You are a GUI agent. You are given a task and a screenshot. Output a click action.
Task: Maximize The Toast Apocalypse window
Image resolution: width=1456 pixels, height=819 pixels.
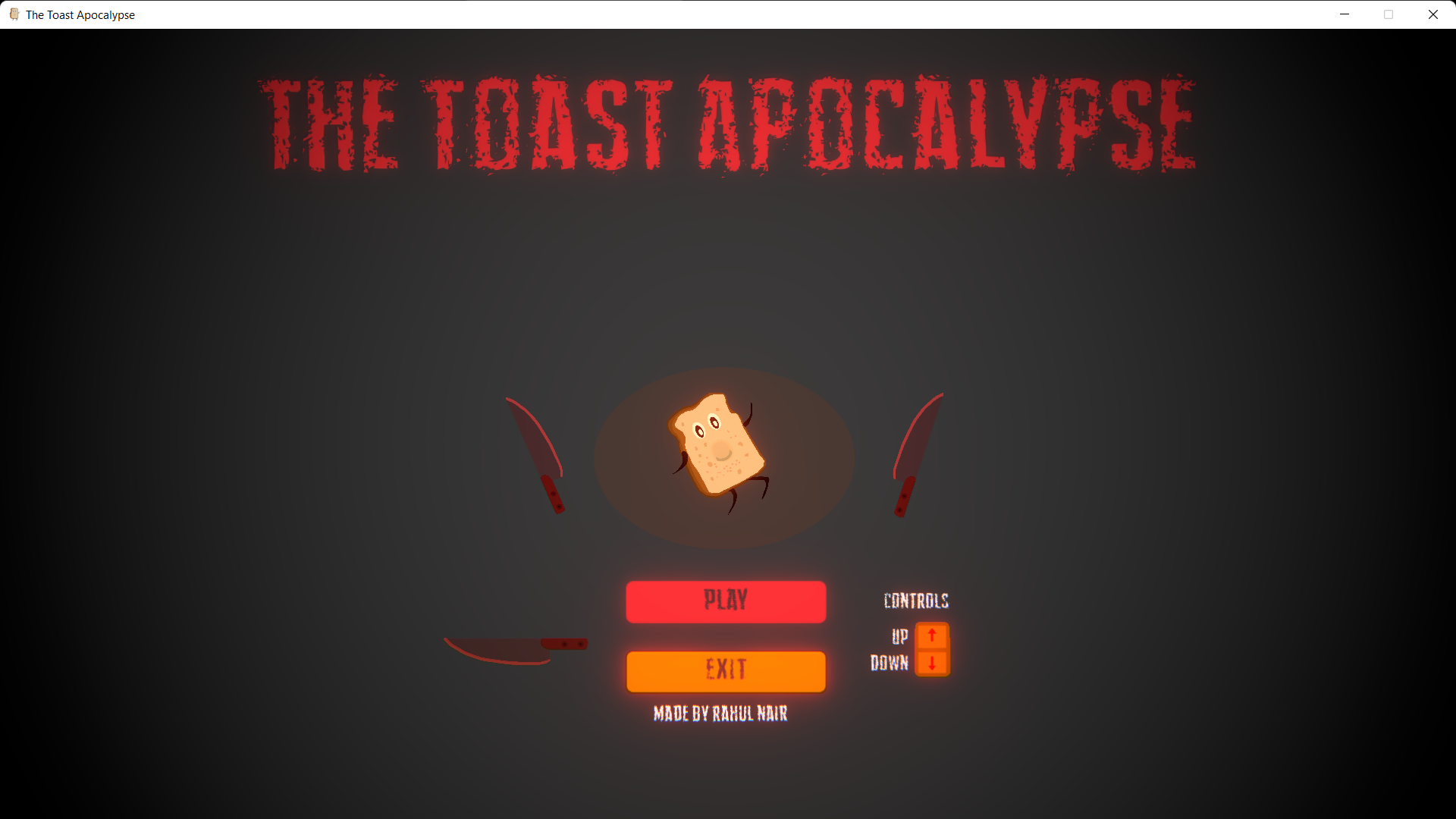[1389, 14]
